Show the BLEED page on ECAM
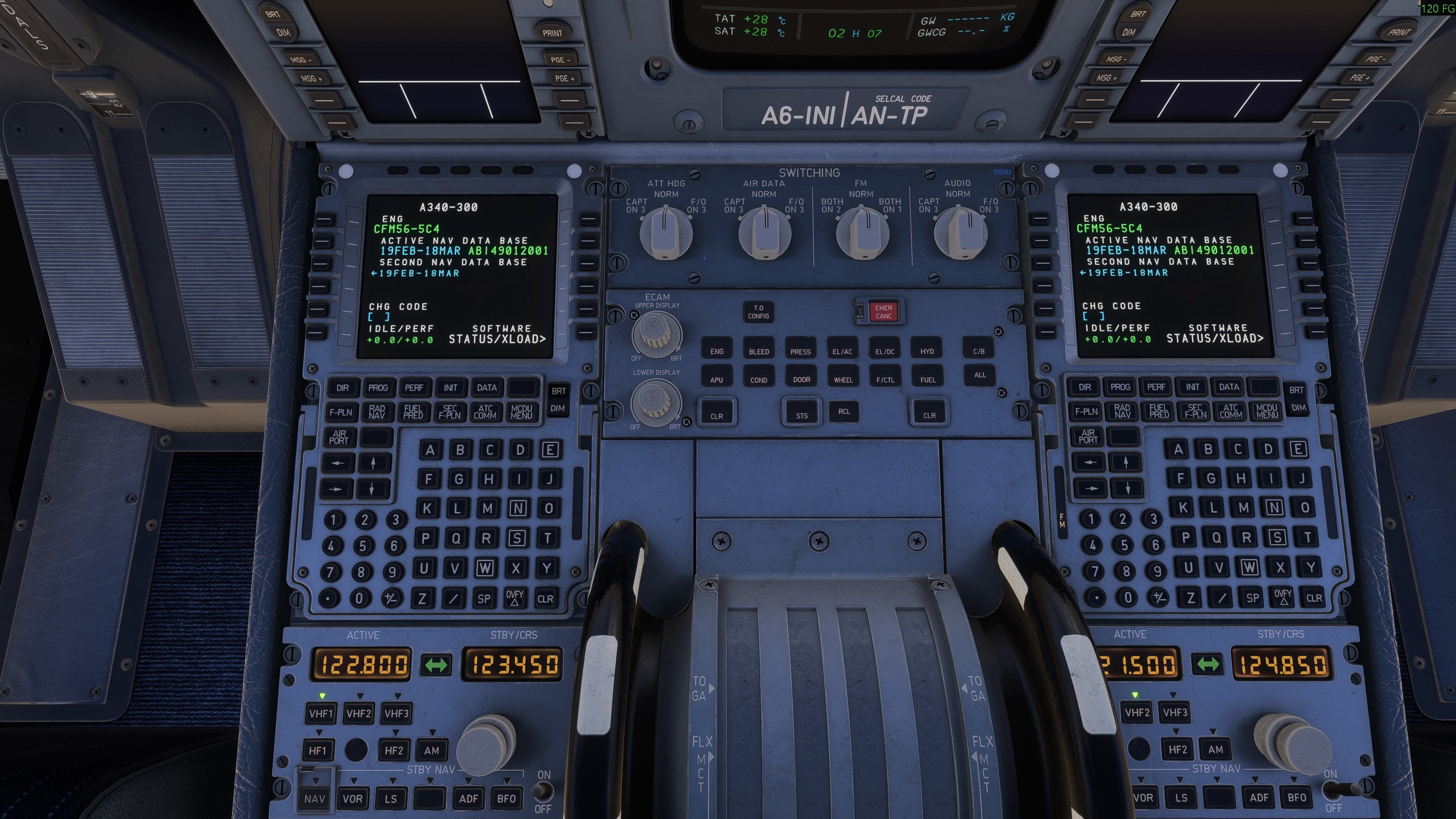1456x819 pixels. click(758, 351)
